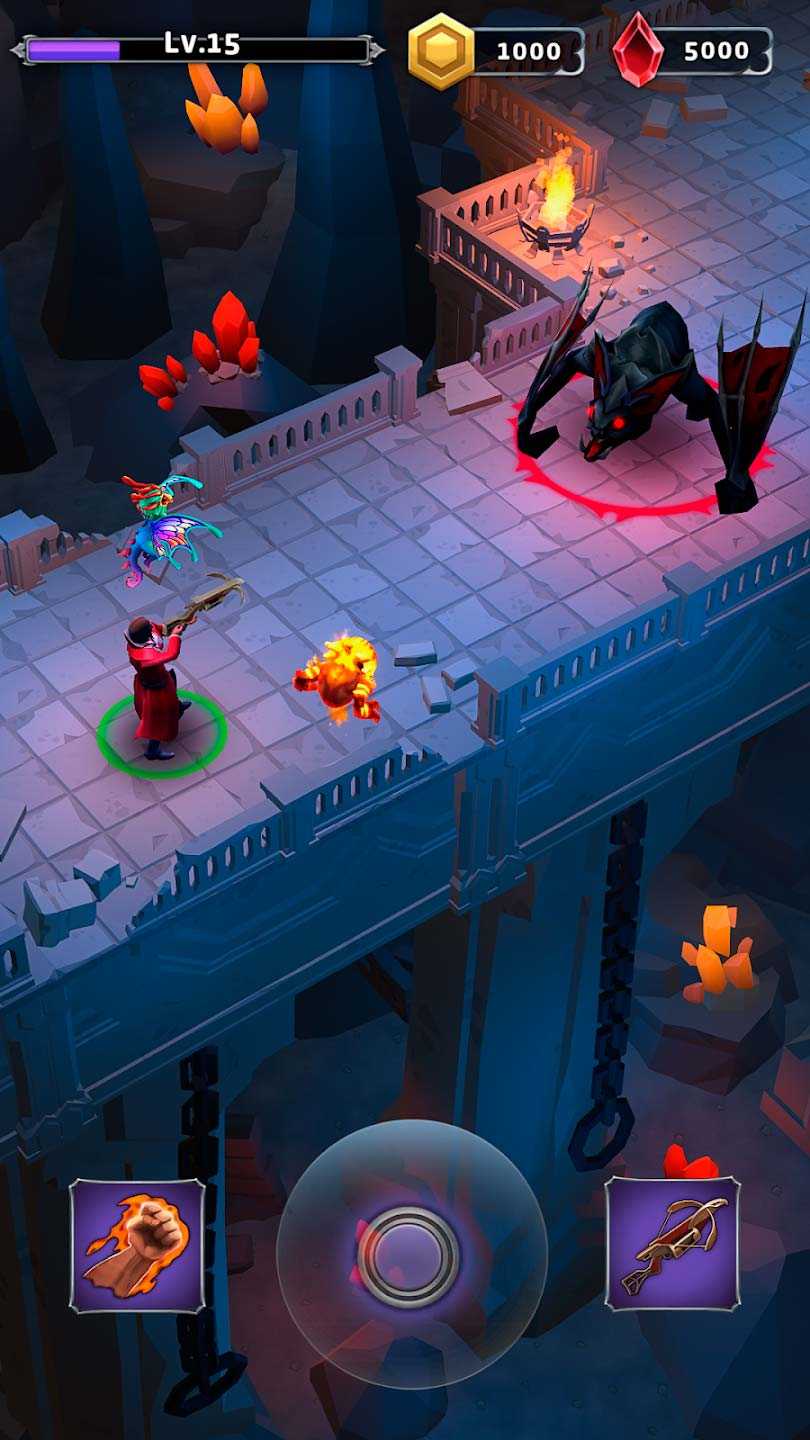The image size is (810, 1440).
Task: Activate the flaming fist ability
Action: [137, 1245]
